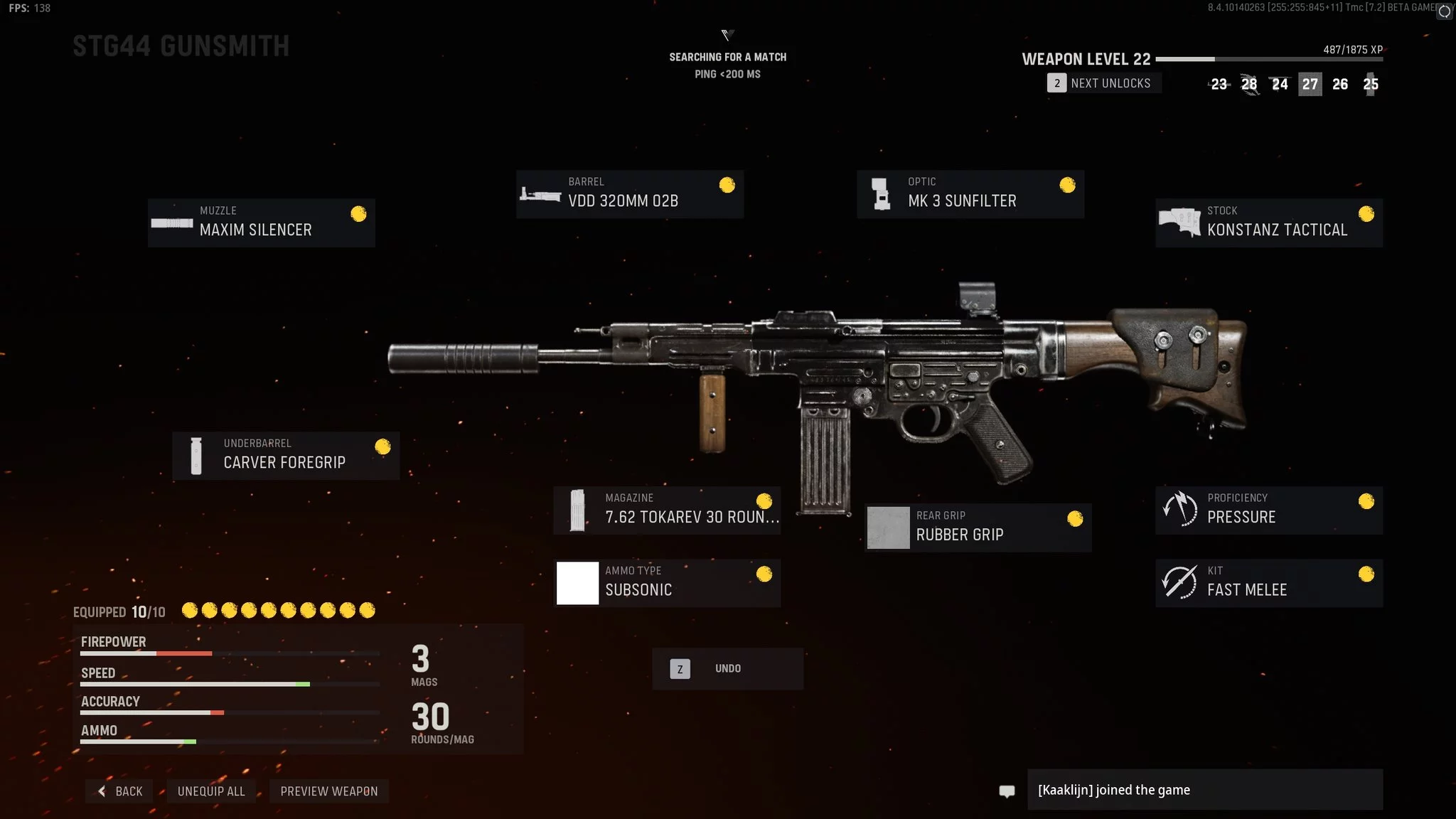This screenshot has width=1456, height=819.
Task: Unequip all attachments
Action: pos(211,791)
